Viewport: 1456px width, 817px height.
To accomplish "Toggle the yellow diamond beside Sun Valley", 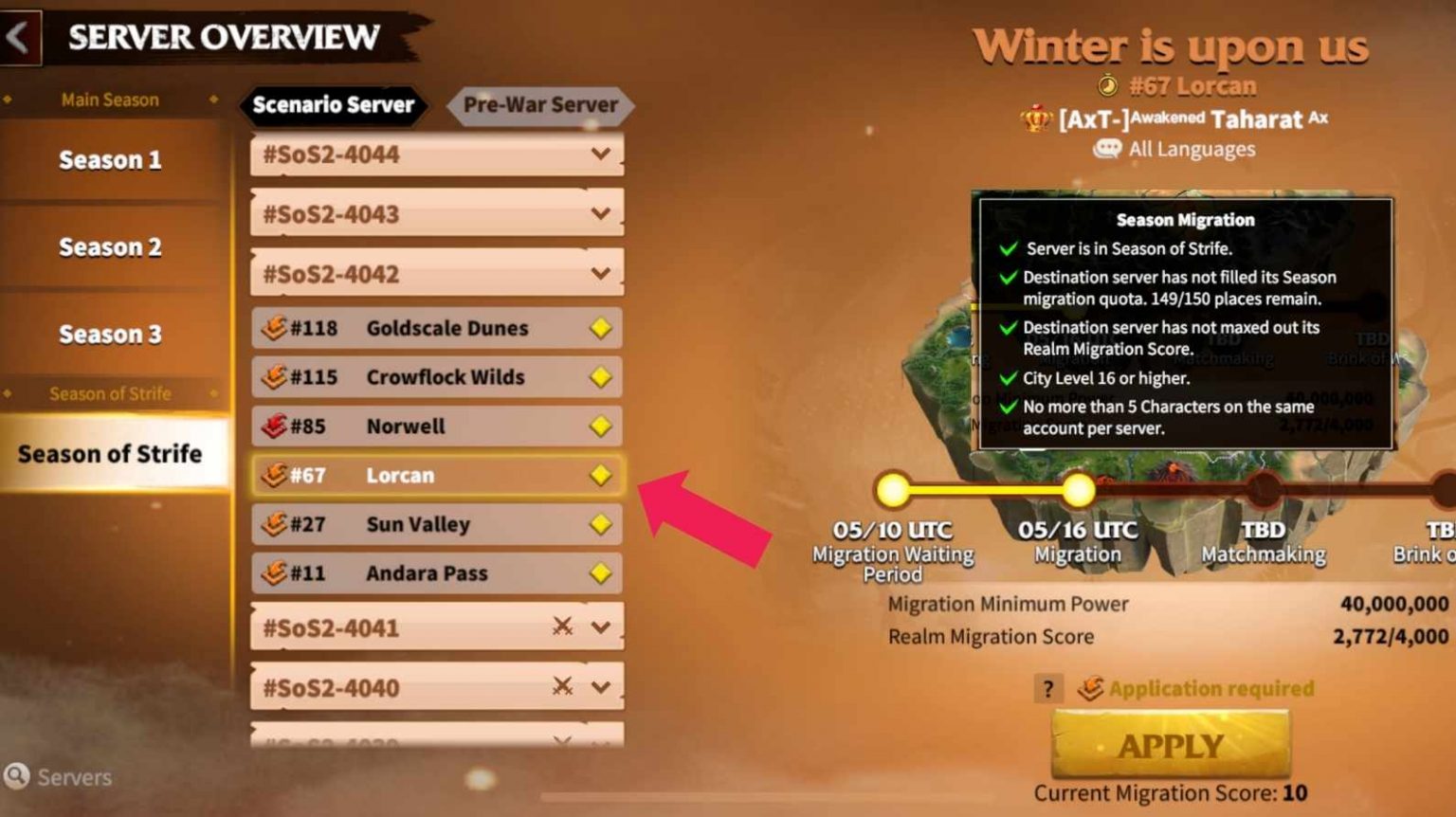I will [x=600, y=524].
